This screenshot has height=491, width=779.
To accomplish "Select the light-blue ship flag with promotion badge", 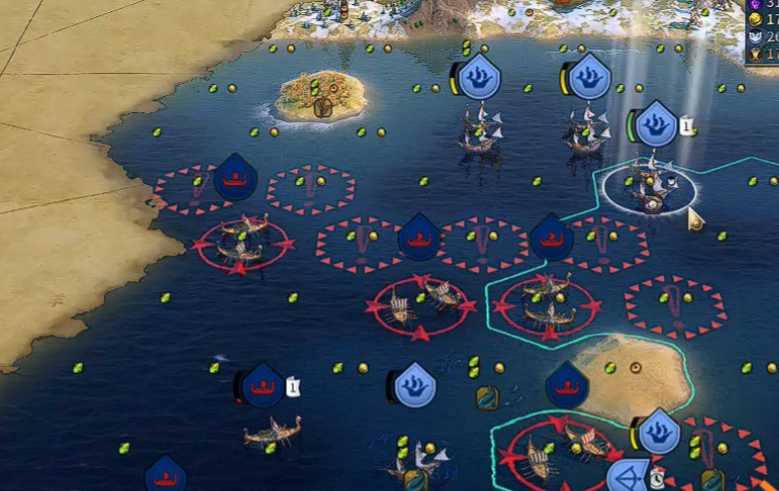I will pos(656,124).
